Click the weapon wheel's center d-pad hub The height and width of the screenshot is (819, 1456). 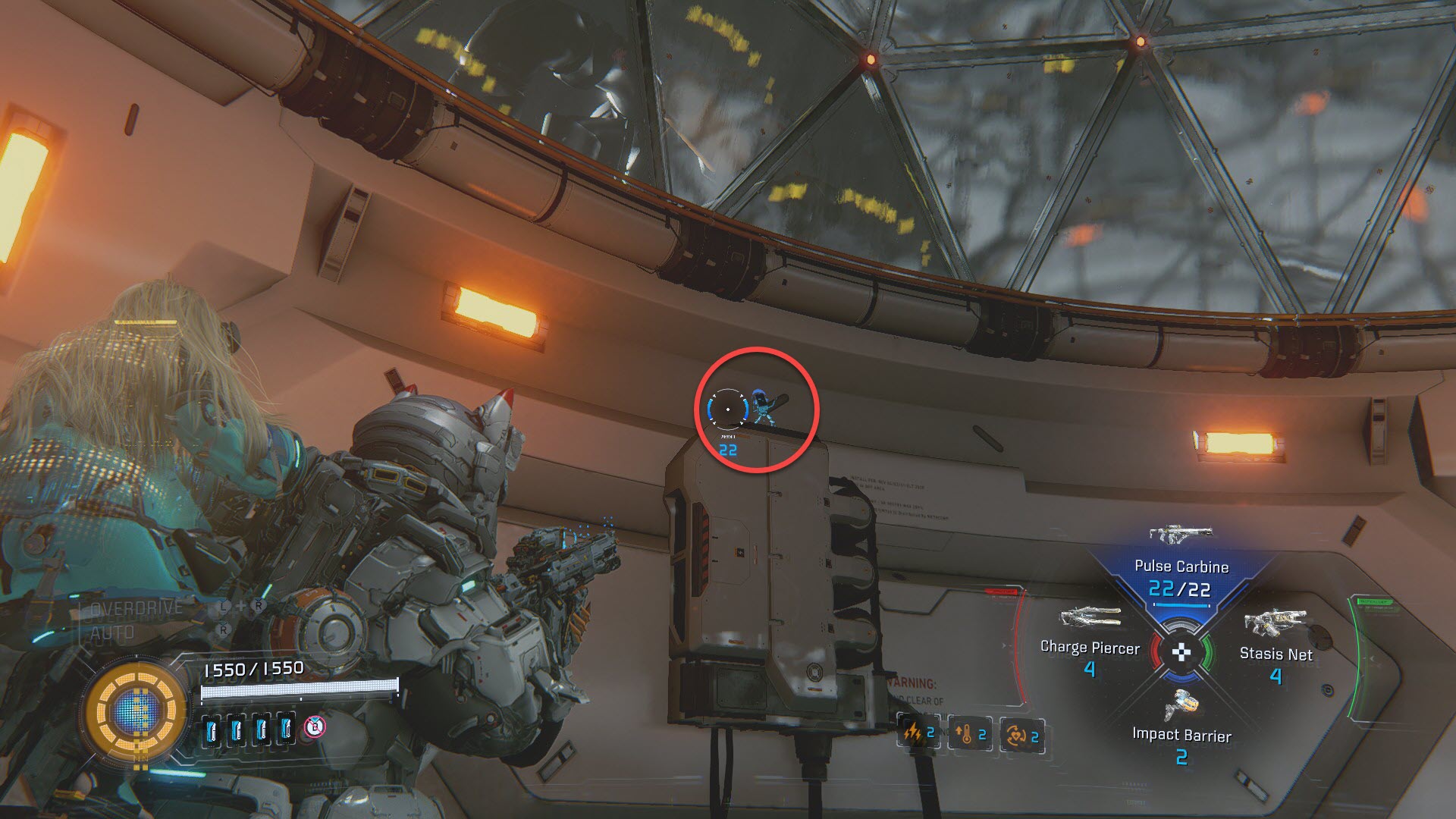1181,651
